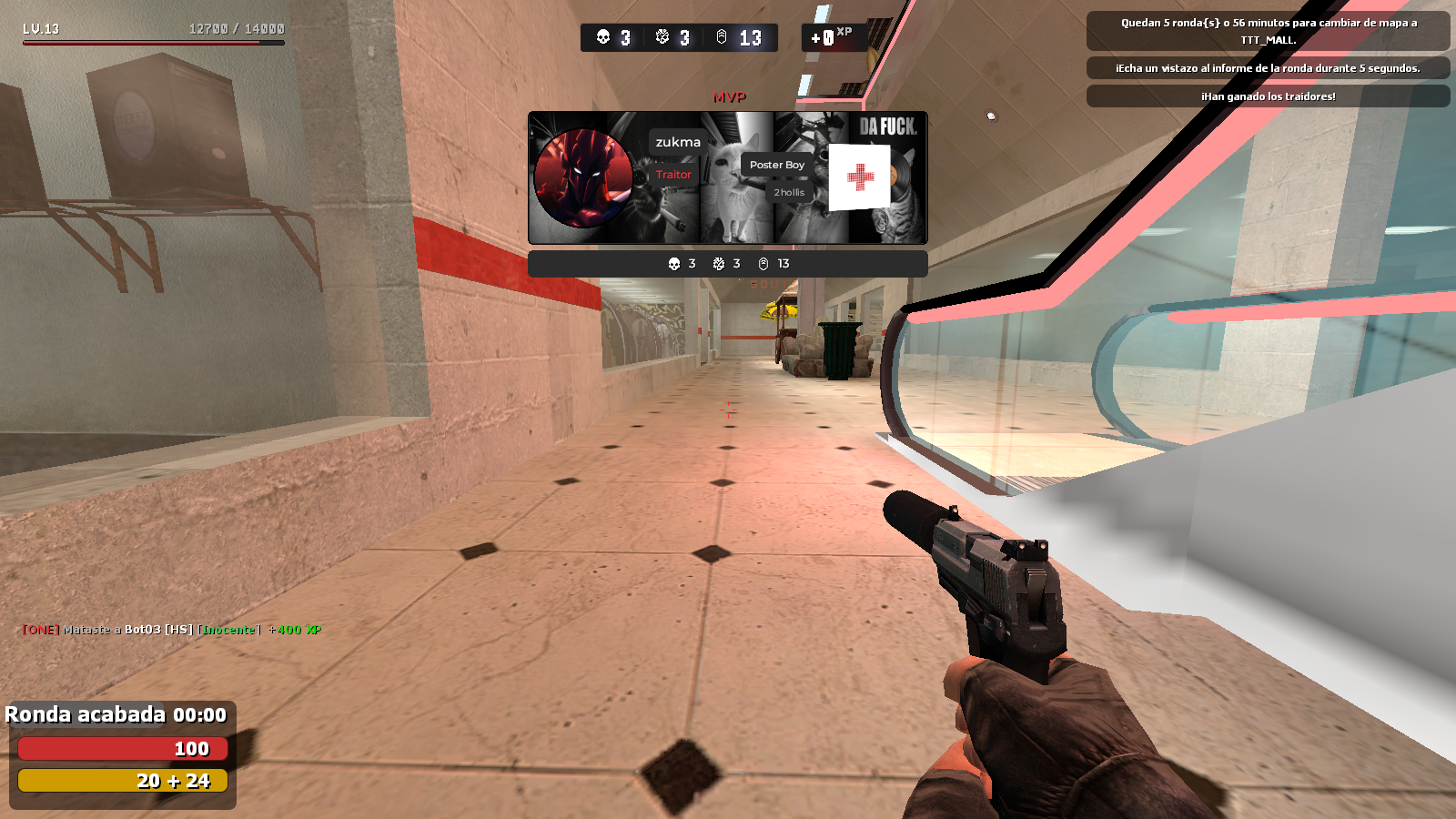
Task: Dismiss the TTT_MALL map change notification
Action: coord(1268,31)
